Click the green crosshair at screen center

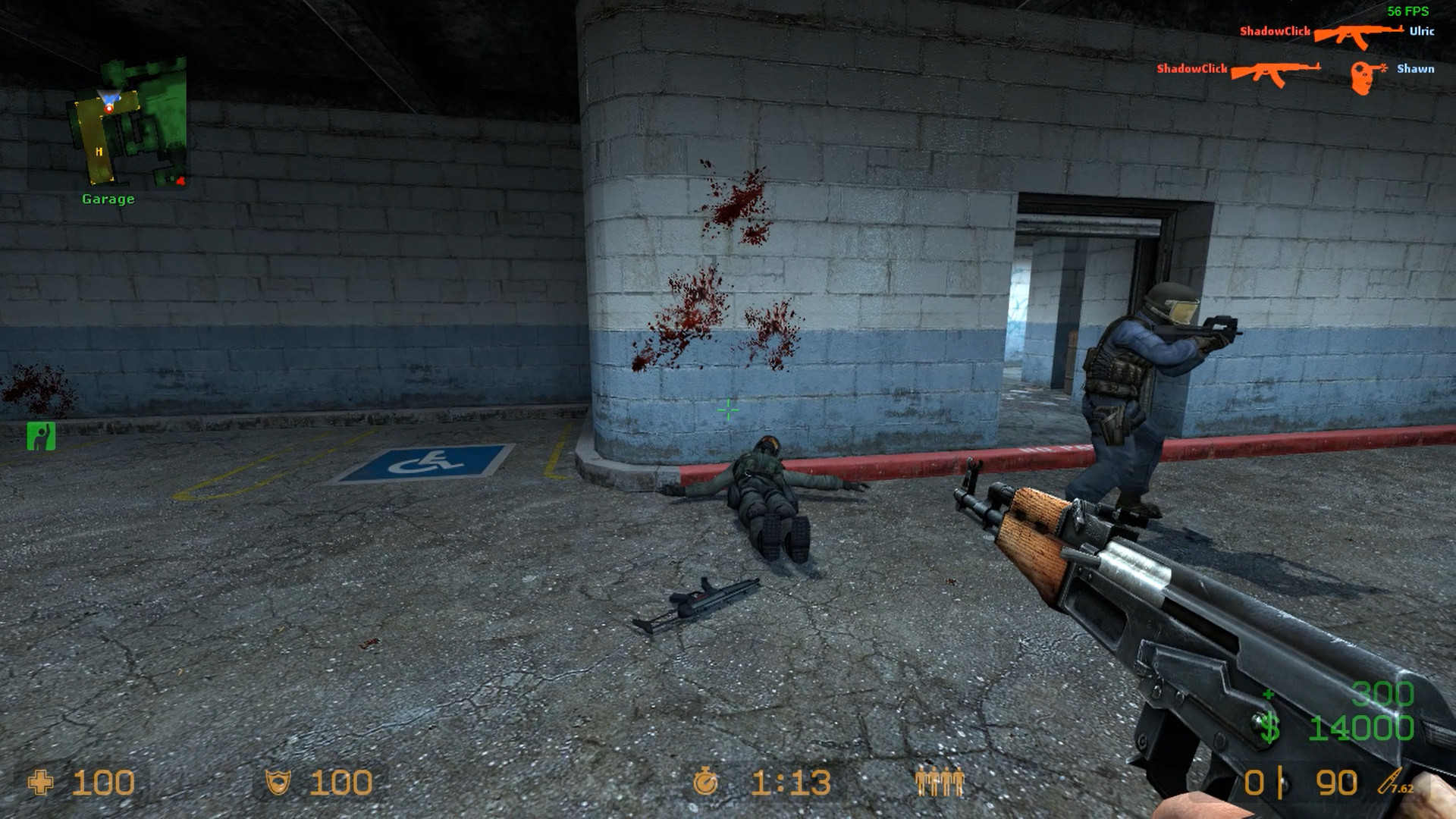tap(727, 409)
